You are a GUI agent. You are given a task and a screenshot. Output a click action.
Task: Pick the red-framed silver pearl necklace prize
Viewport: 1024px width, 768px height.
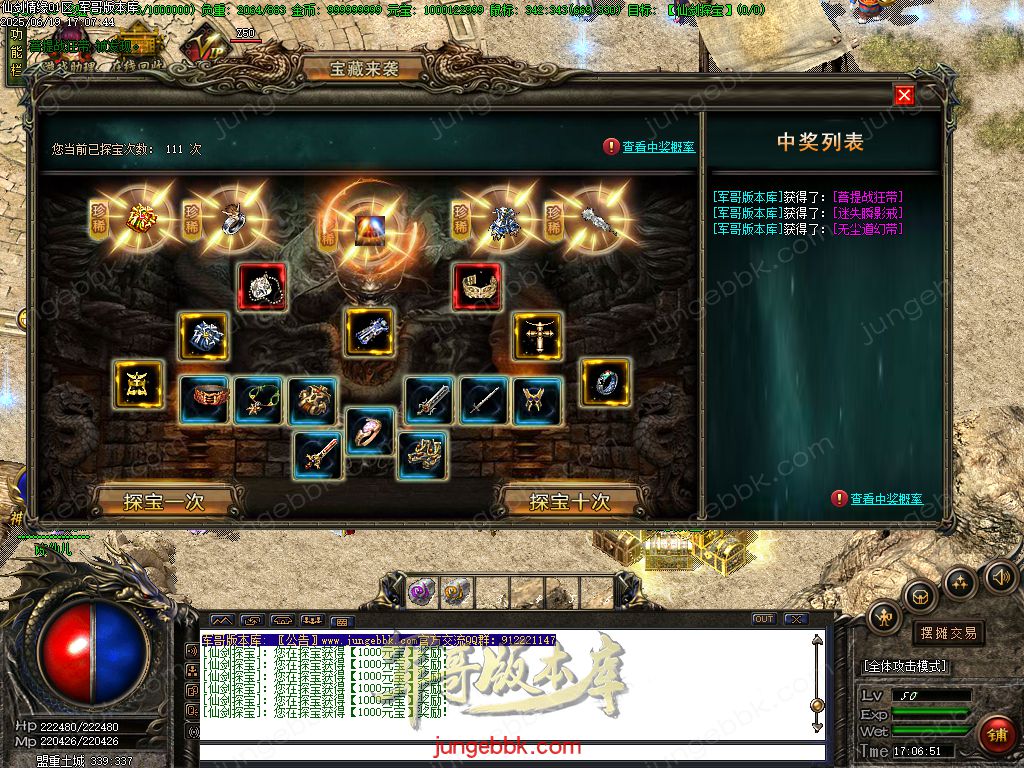click(x=262, y=287)
